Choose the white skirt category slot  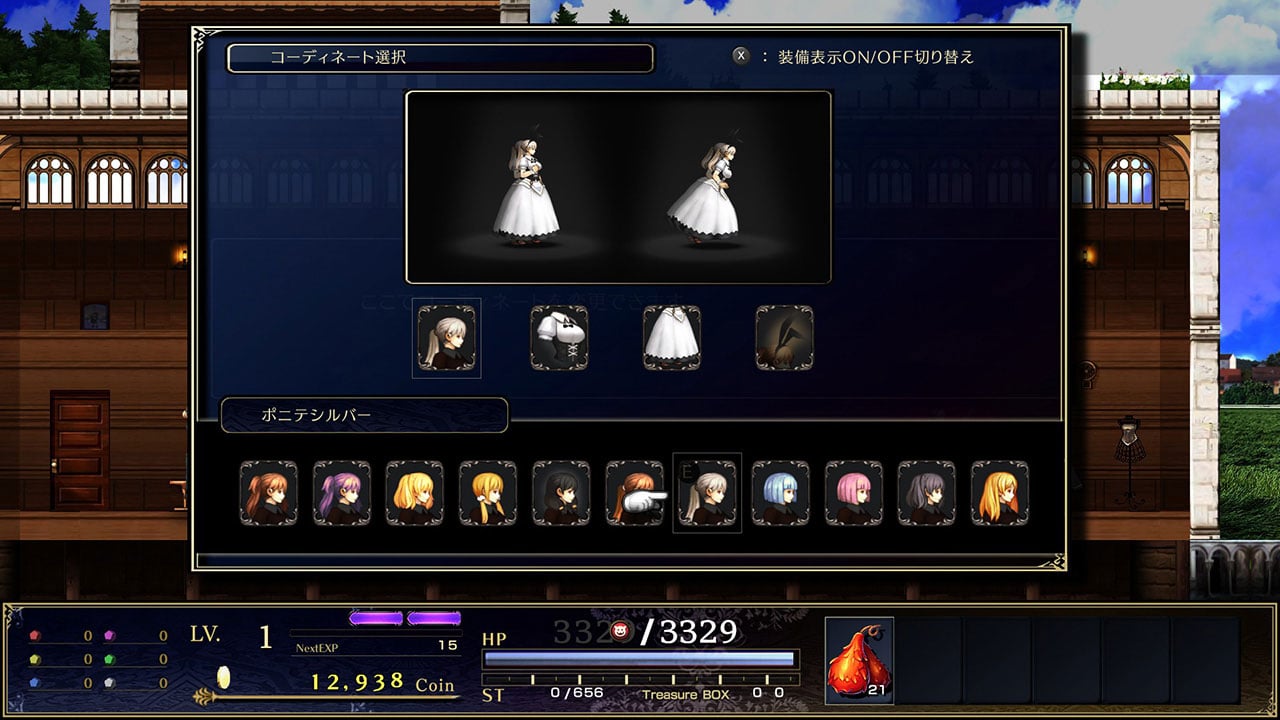(x=671, y=338)
